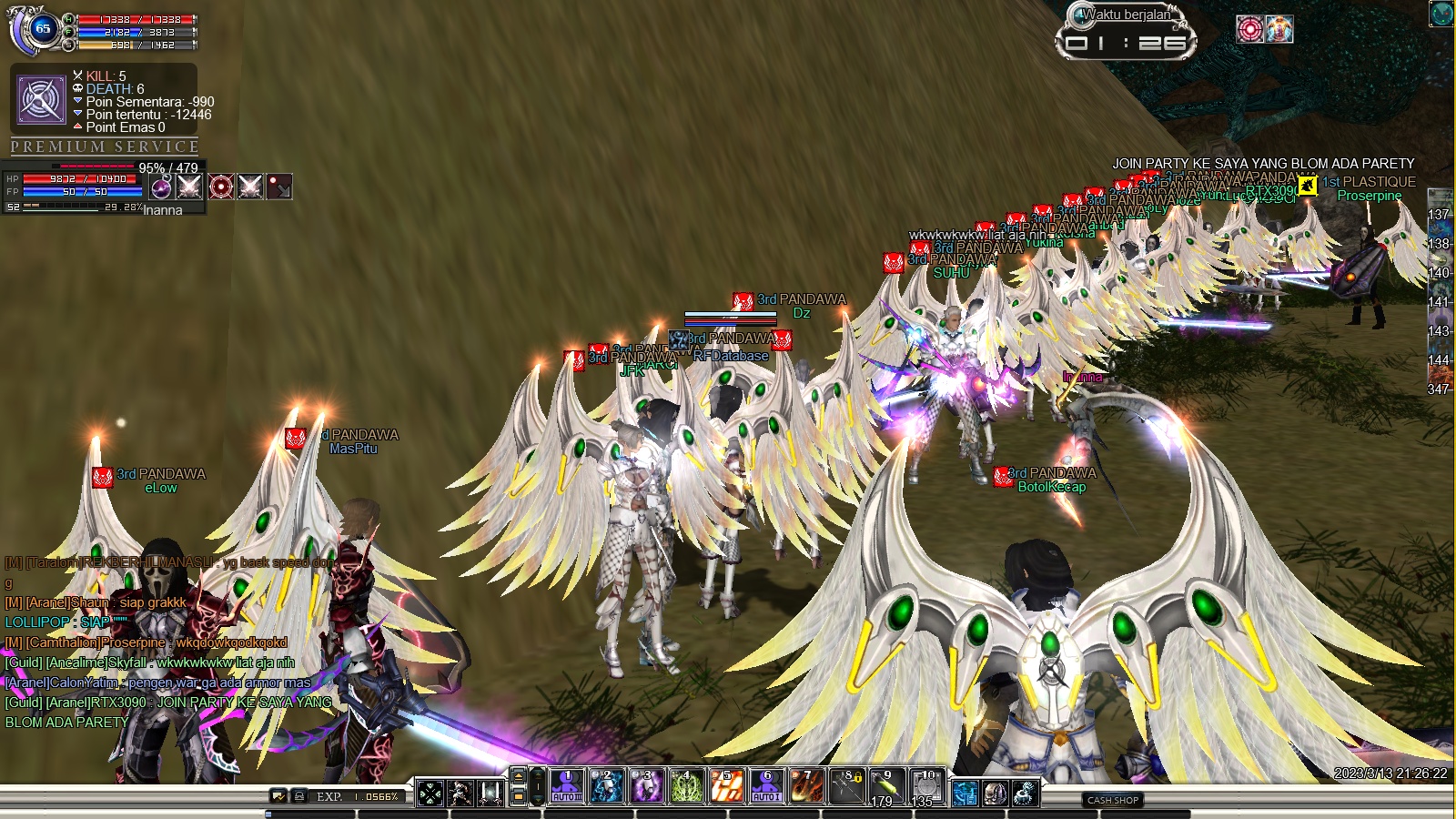Open the gear cog menu icon
This screenshot has height=819, width=1456.
(1025, 794)
